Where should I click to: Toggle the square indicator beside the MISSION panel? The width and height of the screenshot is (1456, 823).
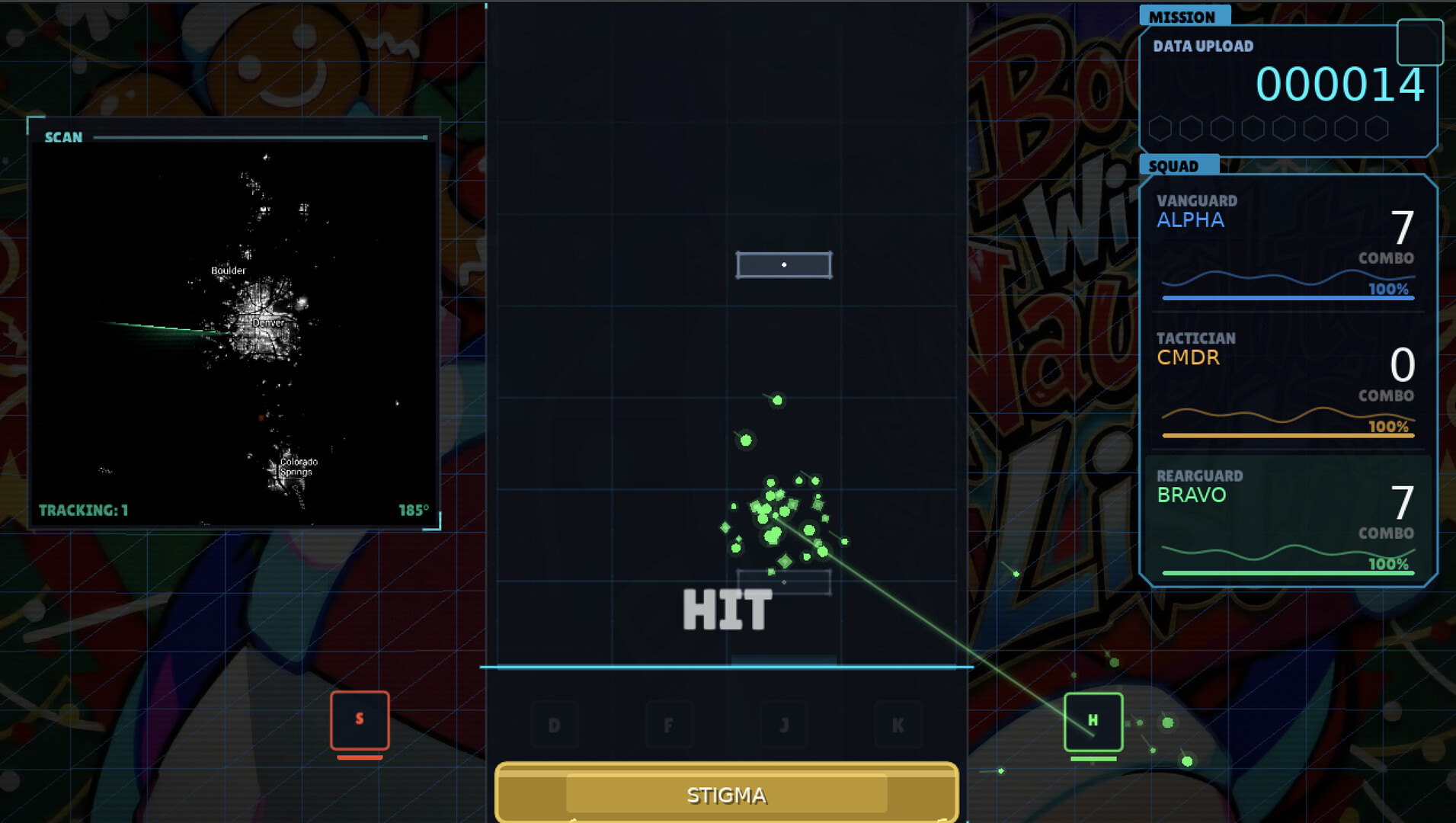click(1422, 43)
